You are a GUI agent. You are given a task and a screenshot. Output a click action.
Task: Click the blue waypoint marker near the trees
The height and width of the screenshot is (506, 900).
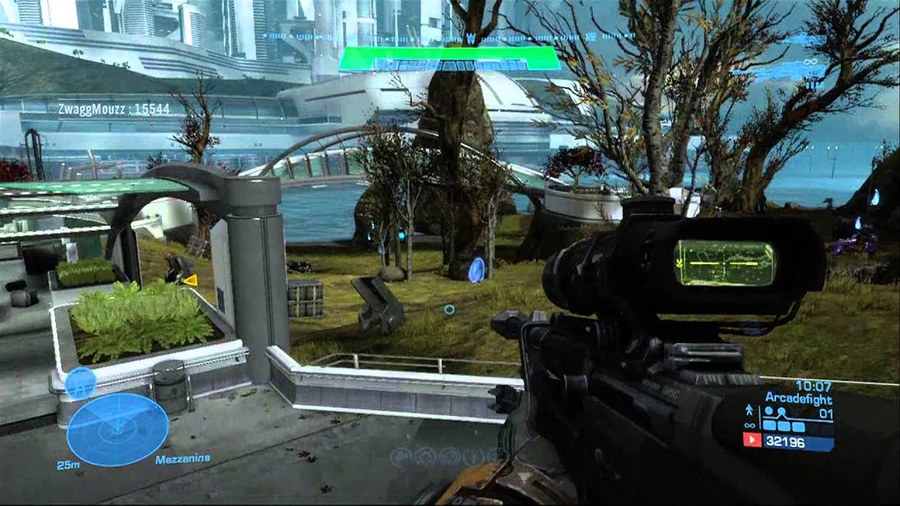tap(476, 269)
